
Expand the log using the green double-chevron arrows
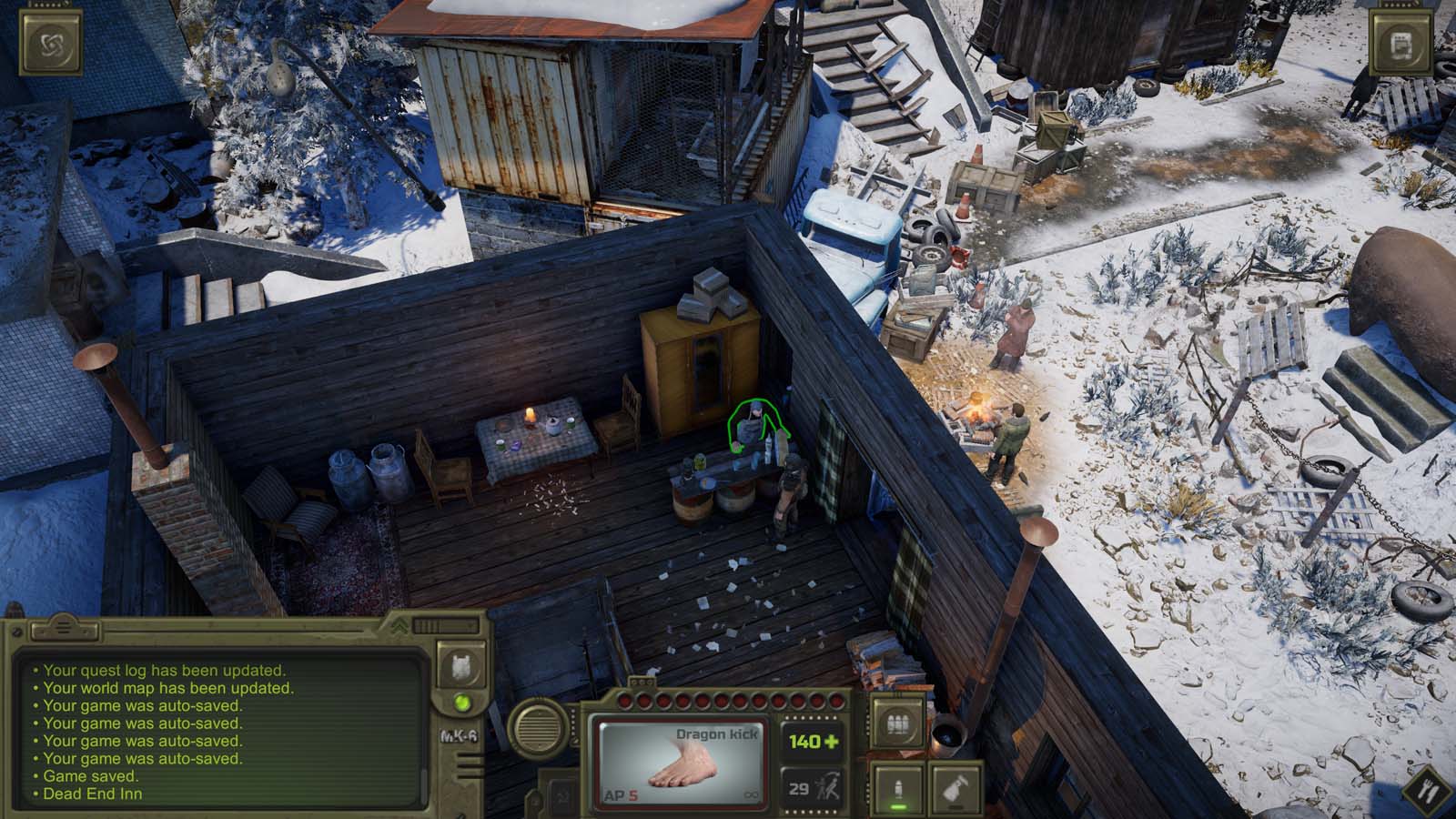[x=399, y=627]
